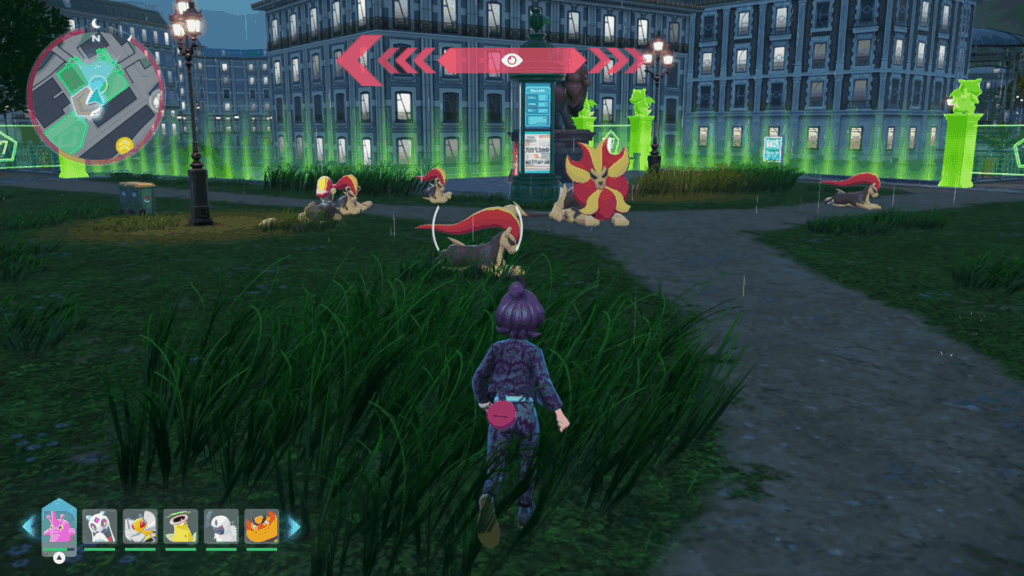Screen dimensions: 1024x576
Task: Click the right arrow beside the party bar
Action: coord(294,526)
